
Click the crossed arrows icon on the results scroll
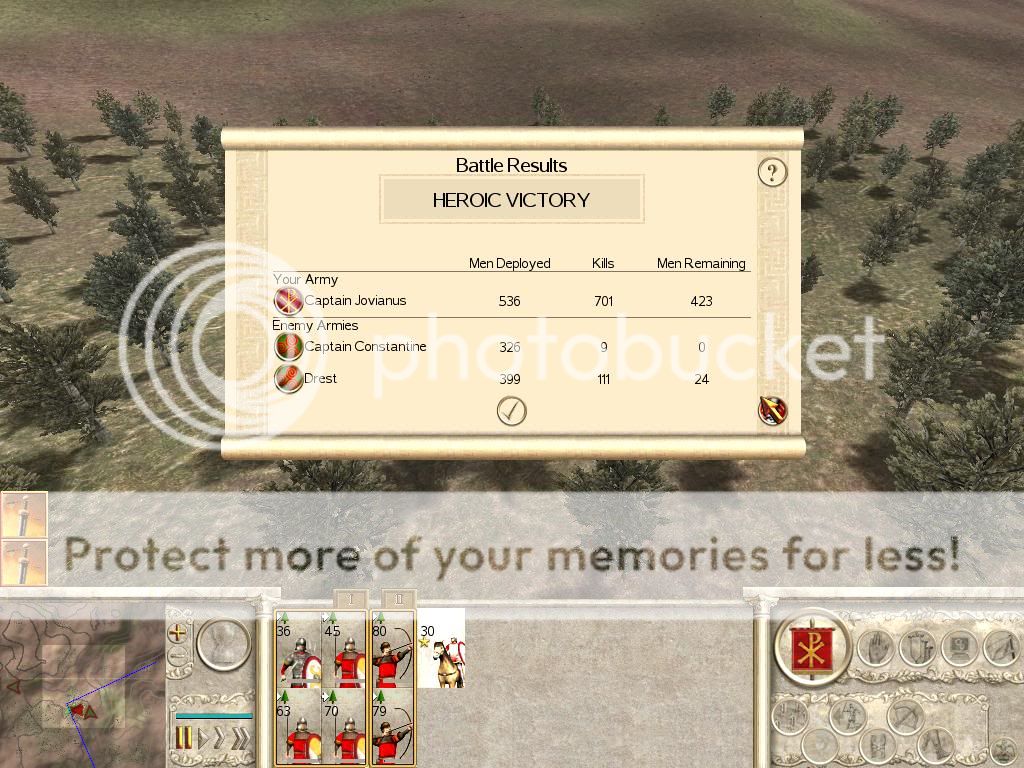click(772, 410)
